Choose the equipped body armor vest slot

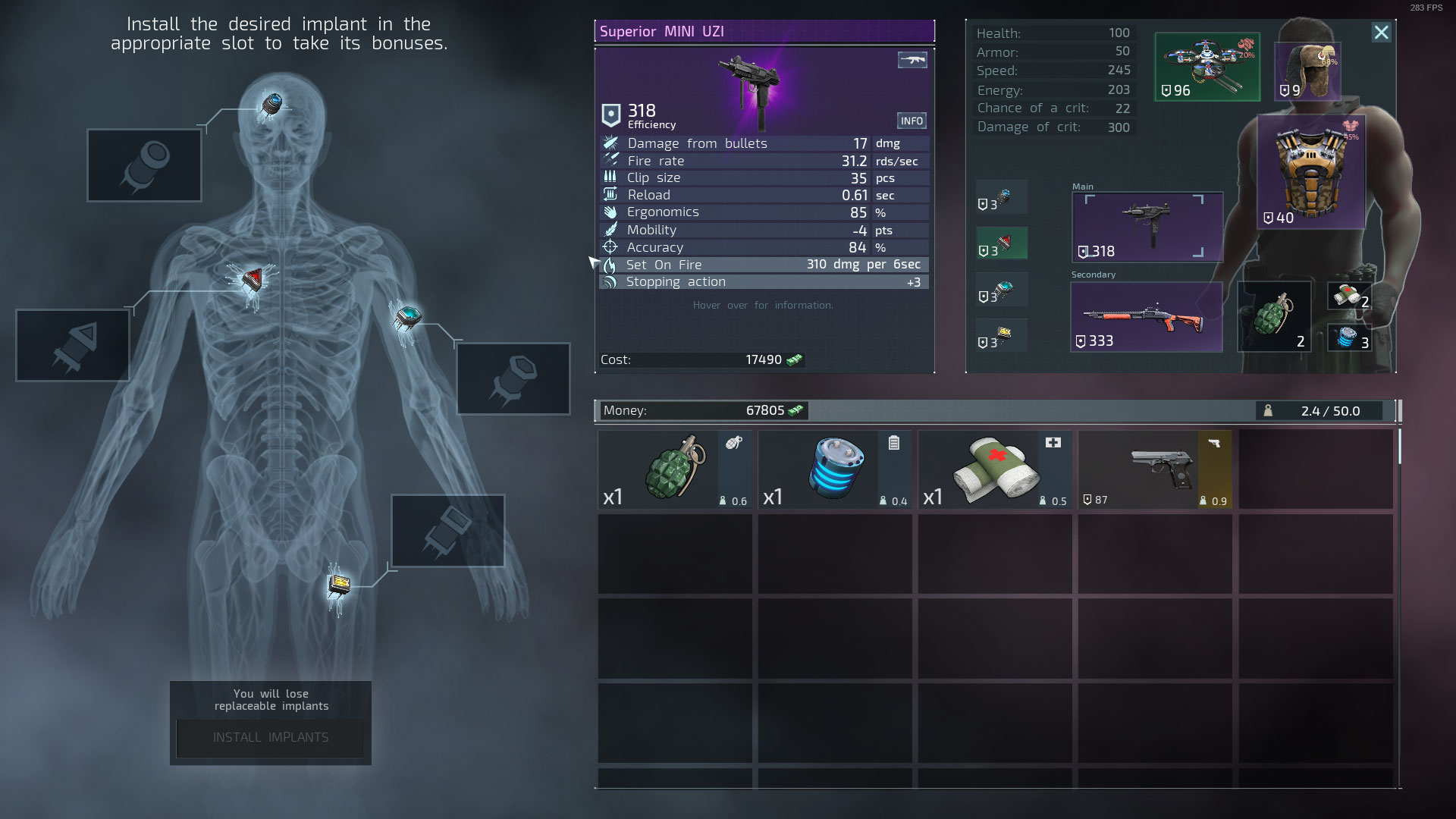[x=1310, y=172]
